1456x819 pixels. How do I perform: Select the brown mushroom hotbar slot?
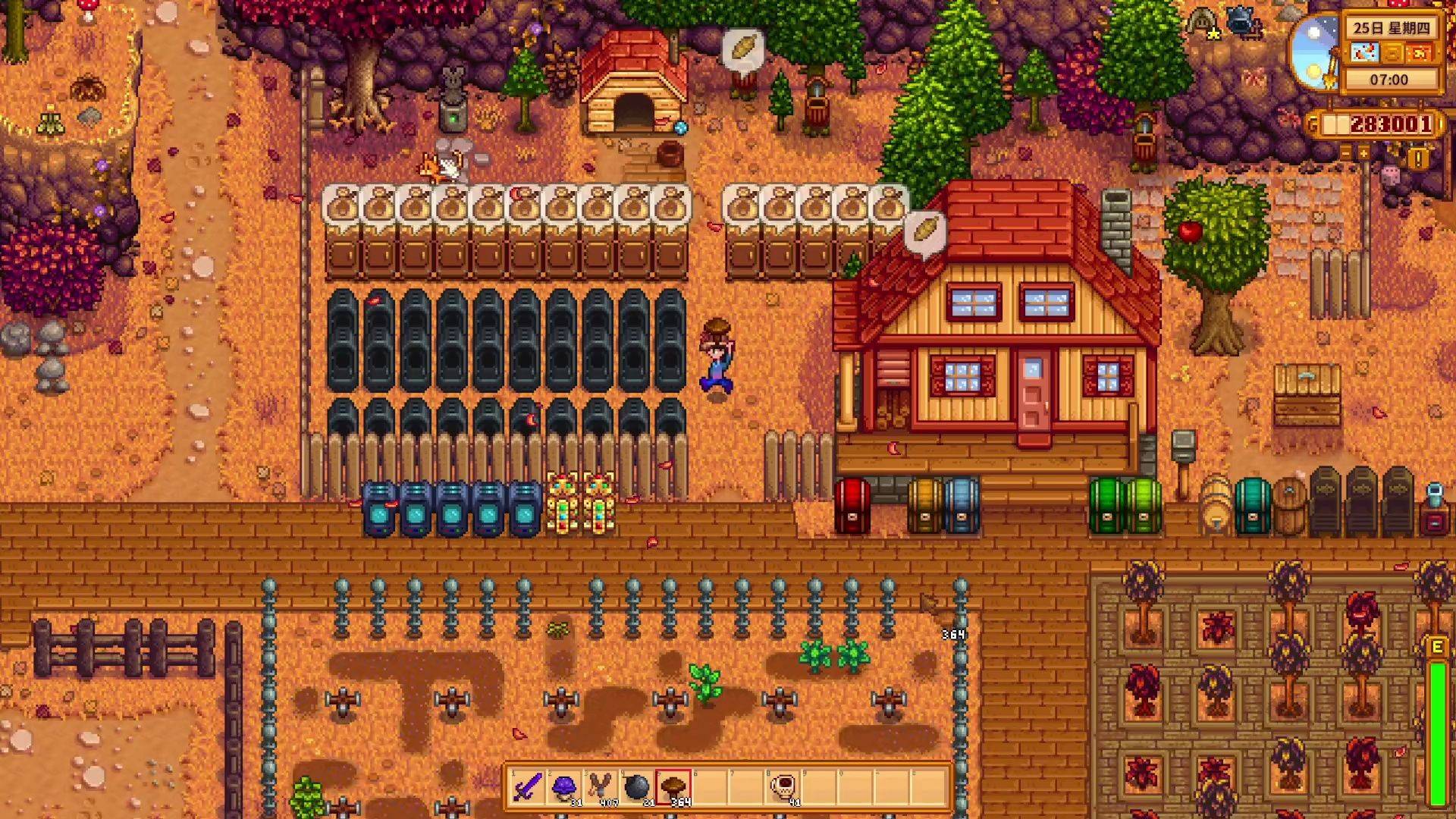click(x=673, y=787)
